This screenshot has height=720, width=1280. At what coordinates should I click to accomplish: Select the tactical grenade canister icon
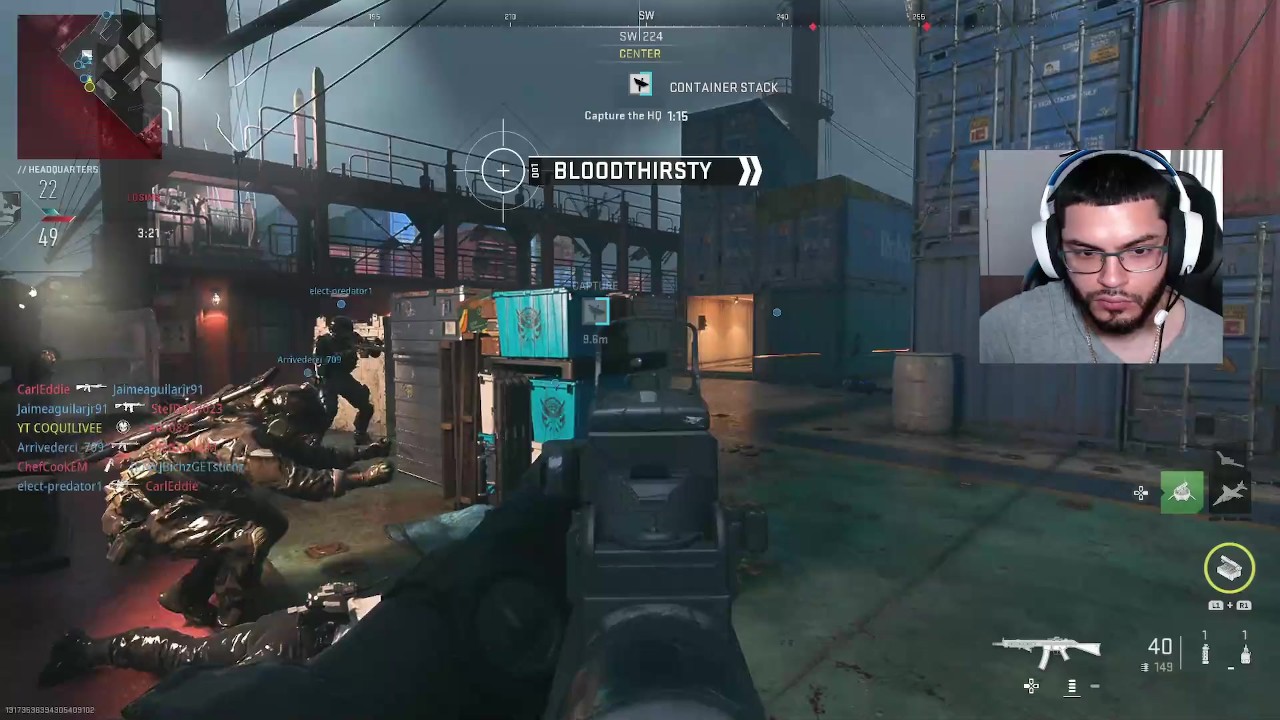[1205, 654]
